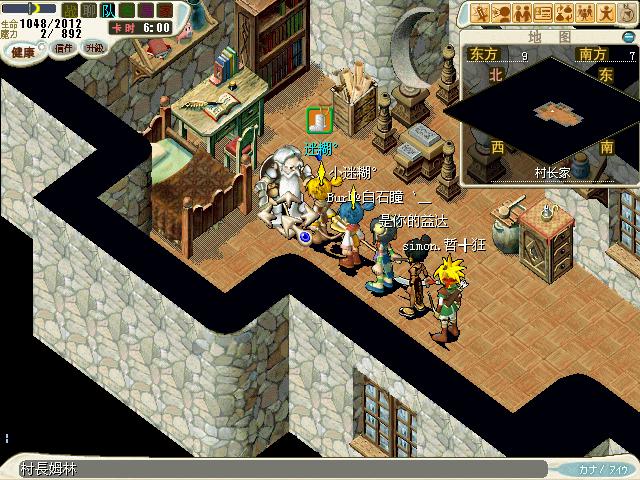Open the two-person party icon

(522, 13)
